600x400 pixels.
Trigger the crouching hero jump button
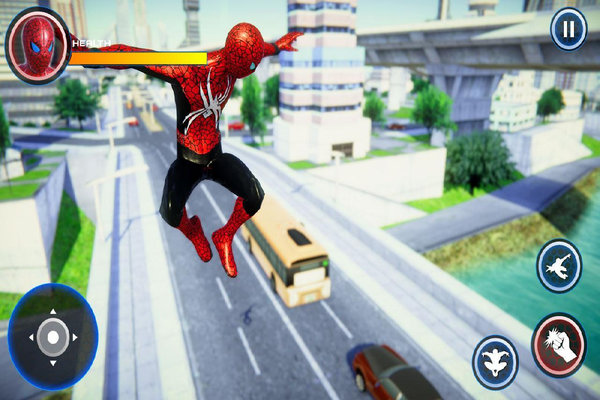495,359
